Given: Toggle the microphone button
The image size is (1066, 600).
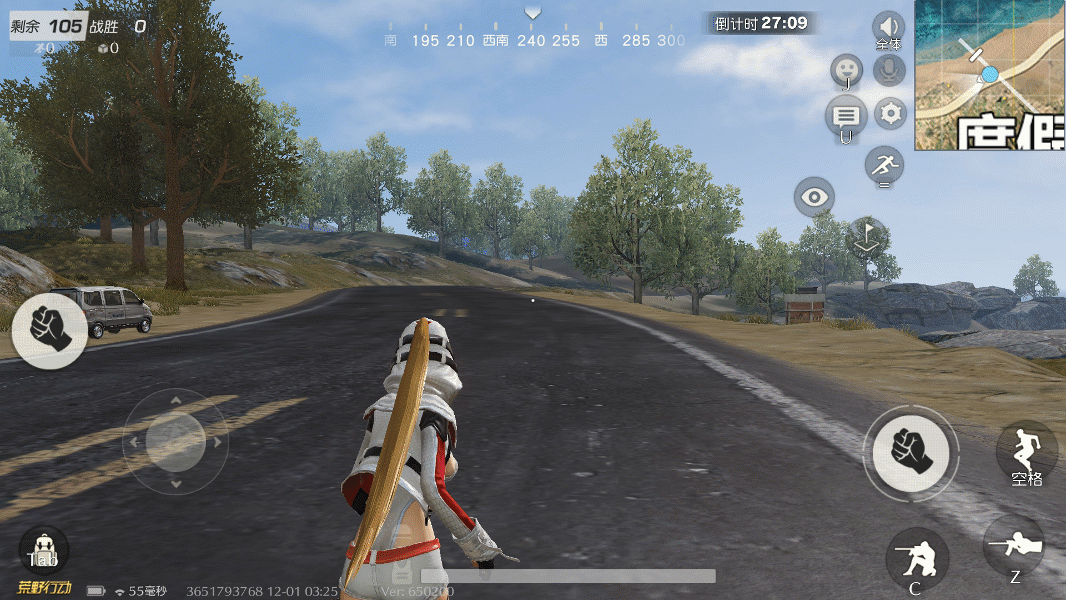Looking at the screenshot, I should point(888,70).
